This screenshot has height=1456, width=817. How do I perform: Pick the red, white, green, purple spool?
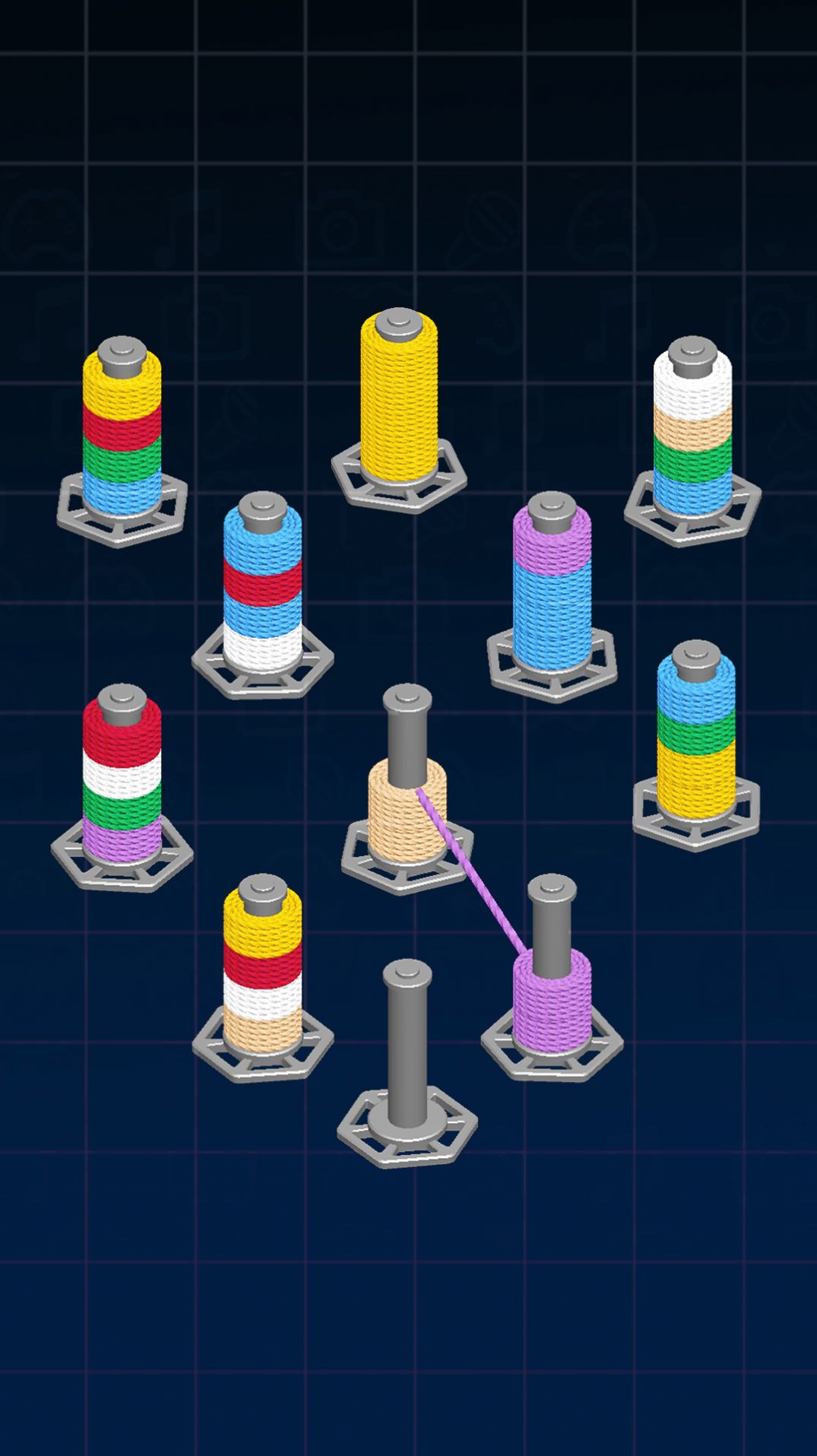point(122,779)
